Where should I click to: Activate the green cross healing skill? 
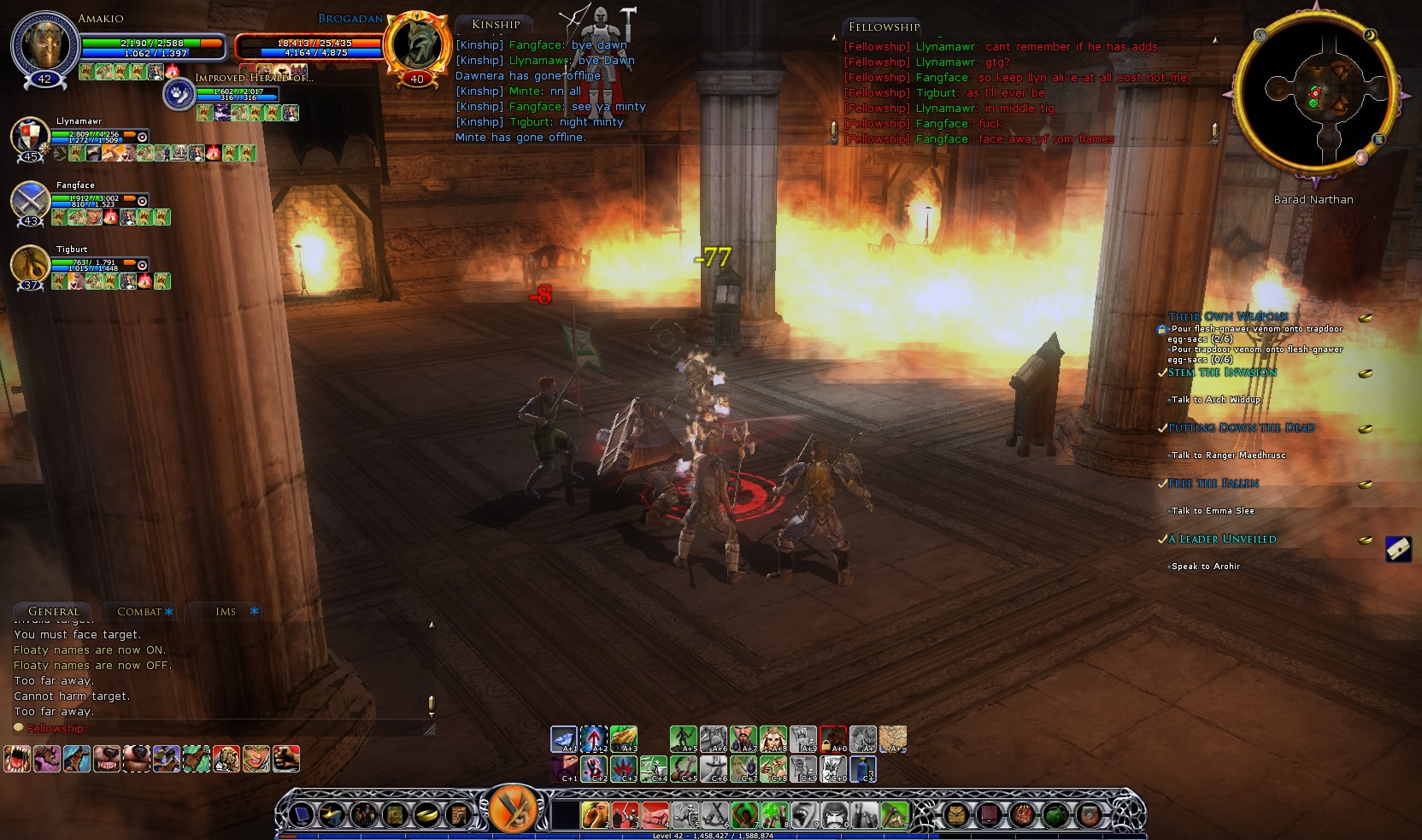(774, 815)
